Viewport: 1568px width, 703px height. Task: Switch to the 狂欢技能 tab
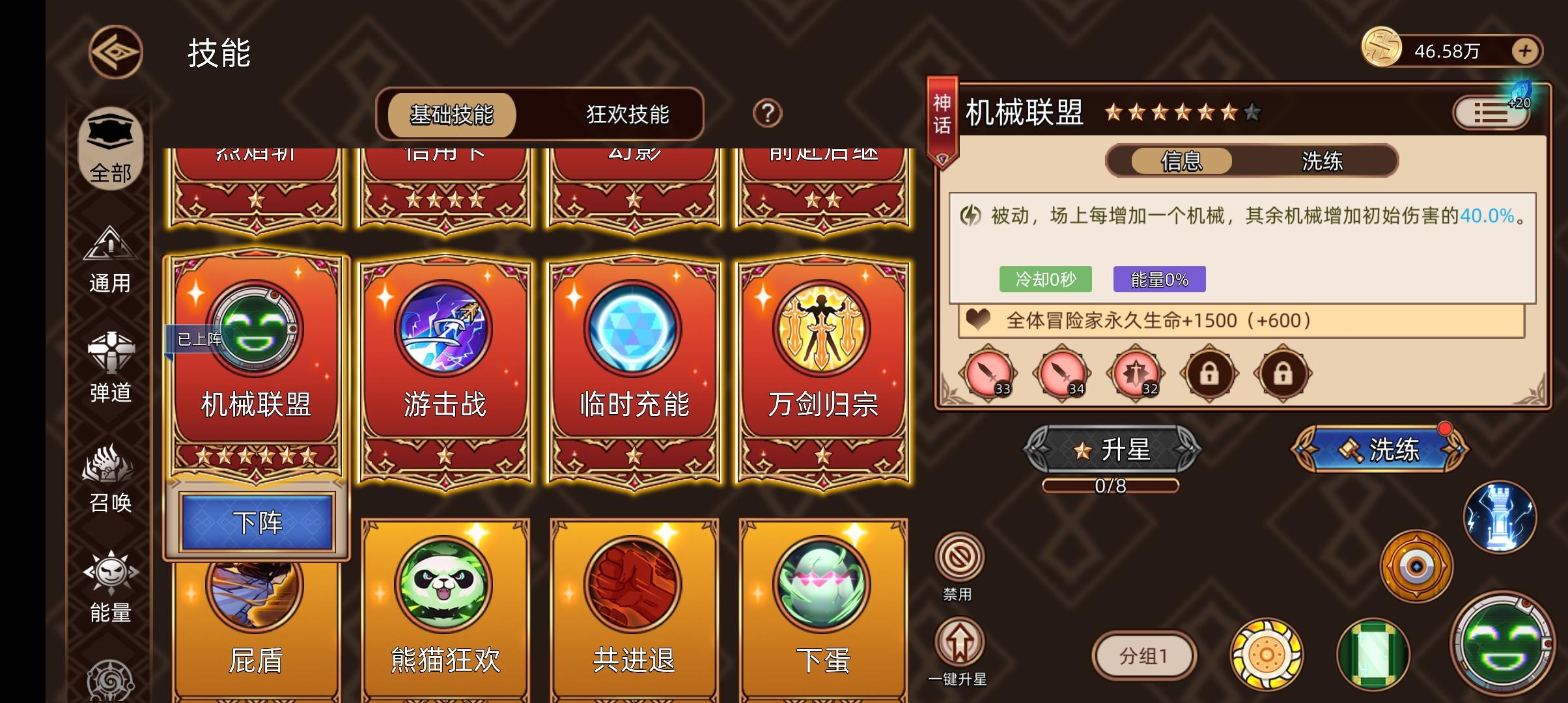click(x=628, y=114)
